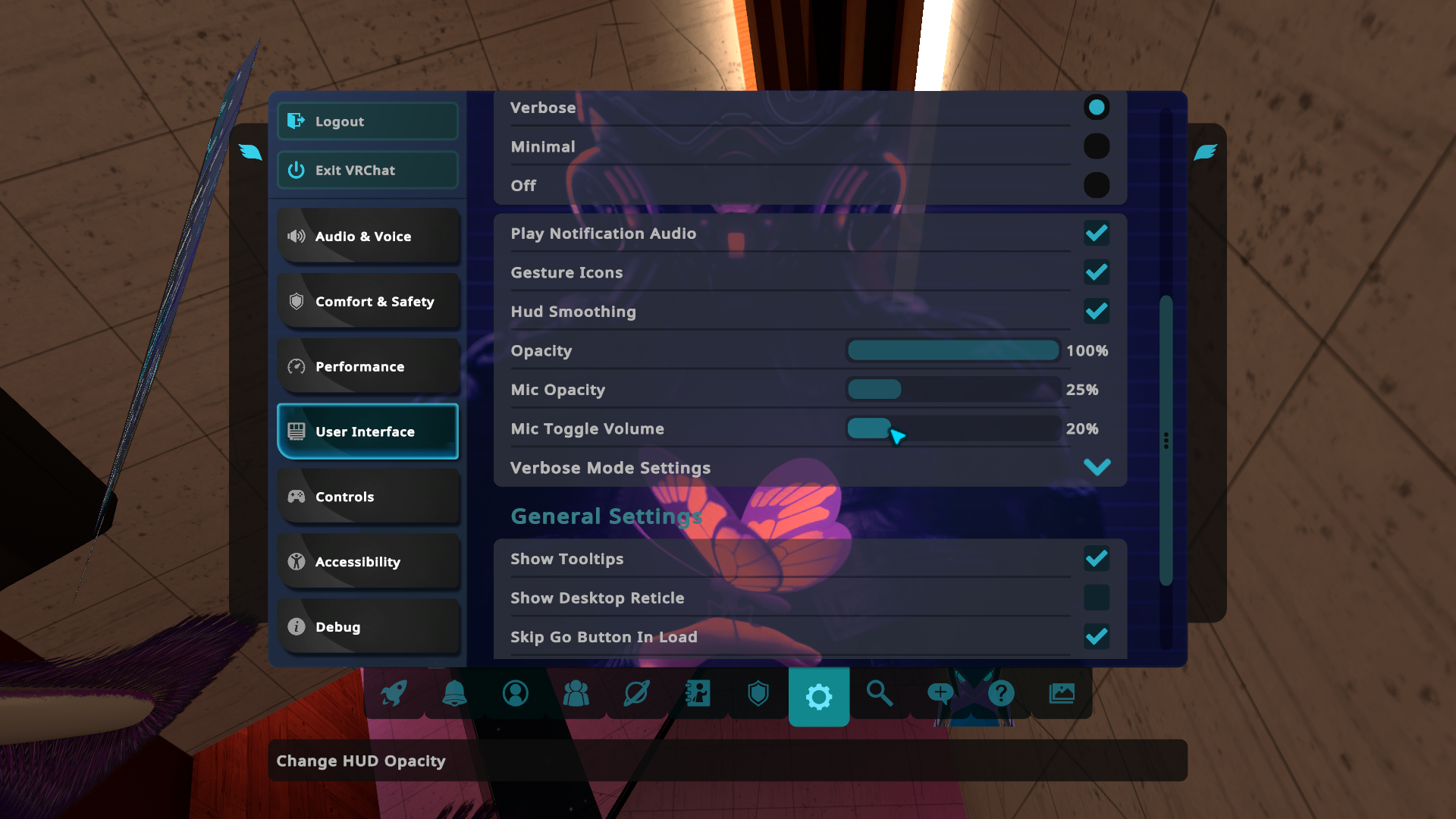Select the Off HUD mode option
Image resolution: width=1456 pixels, height=819 pixels.
click(x=1096, y=185)
